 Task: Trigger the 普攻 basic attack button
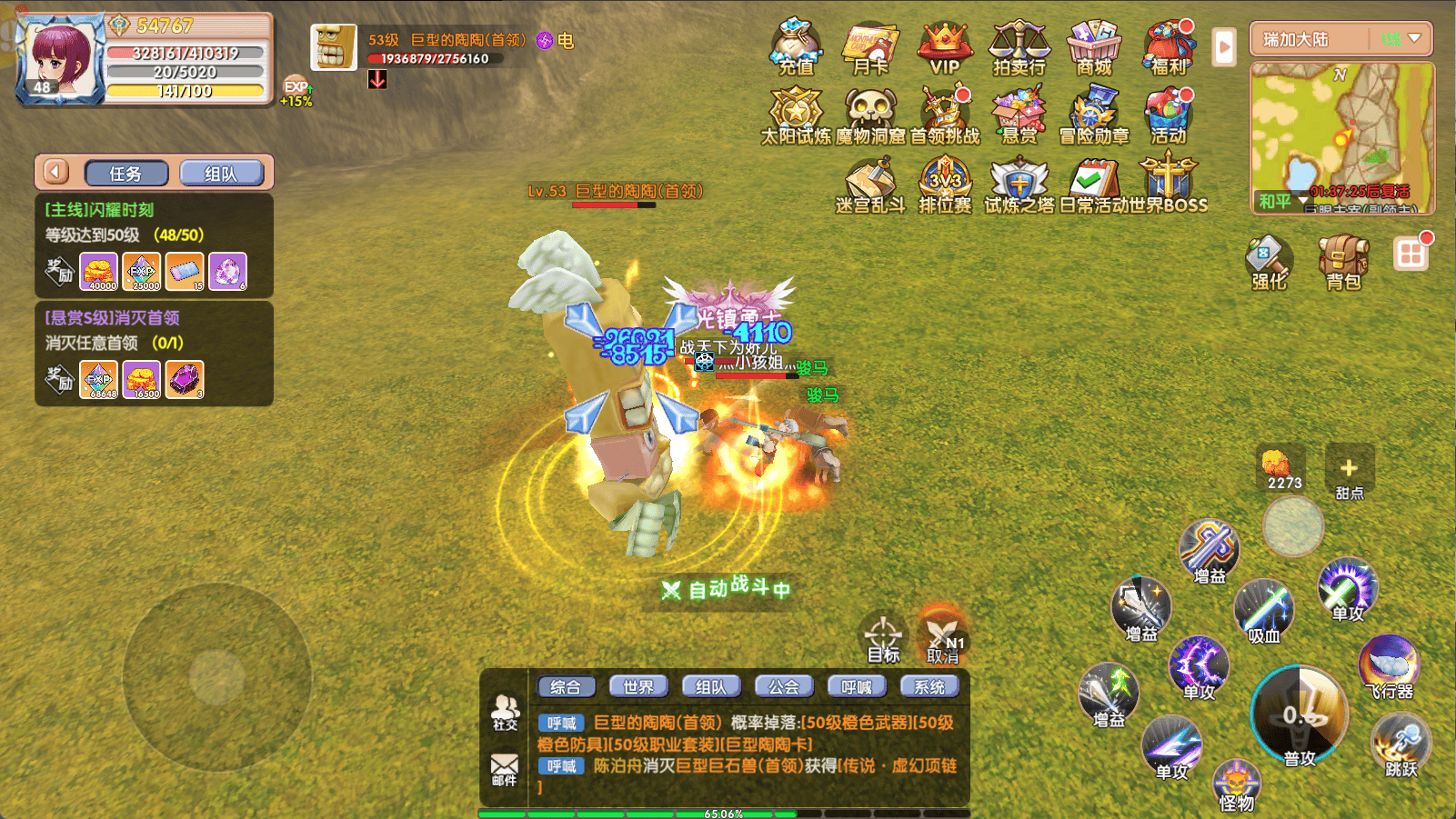click(x=1300, y=716)
